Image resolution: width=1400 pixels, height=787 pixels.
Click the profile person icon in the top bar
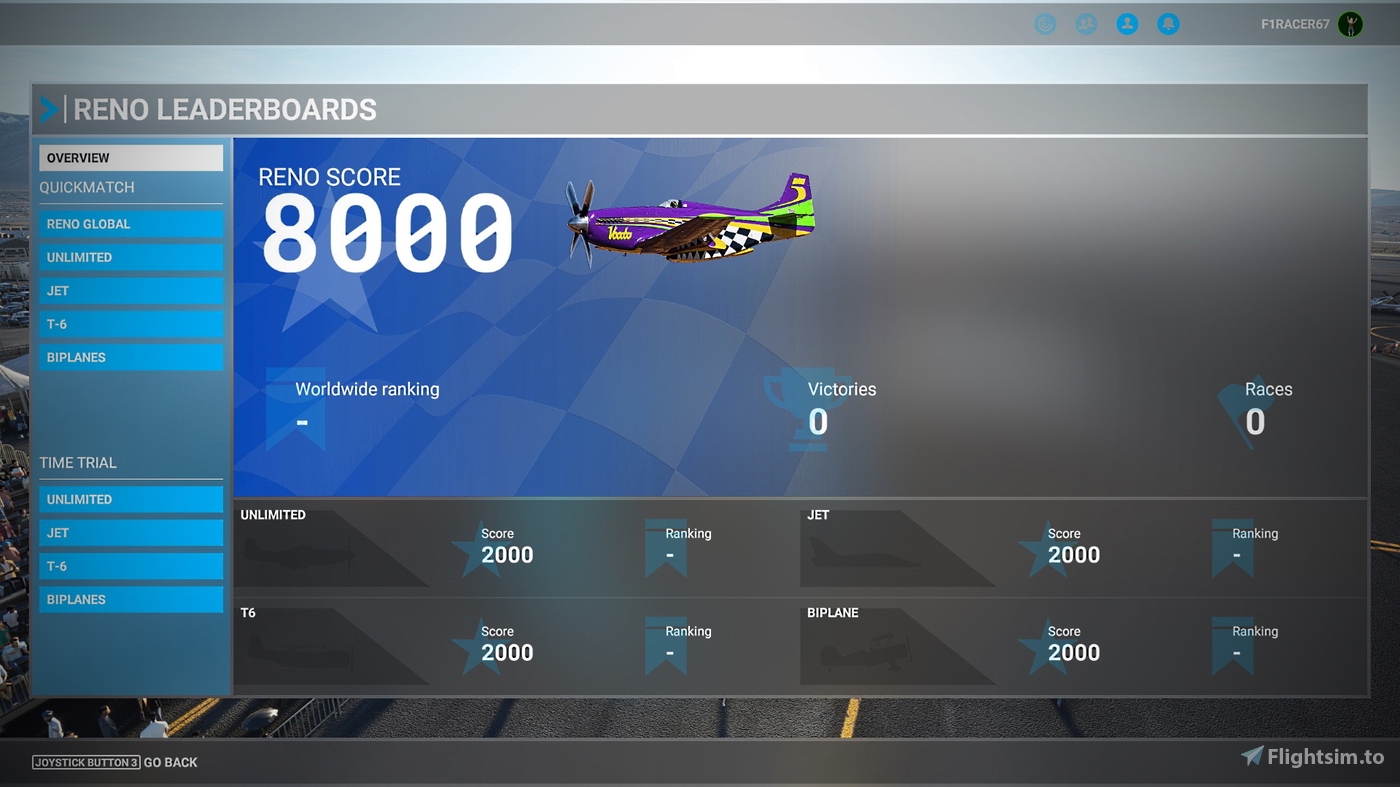pos(1127,23)
